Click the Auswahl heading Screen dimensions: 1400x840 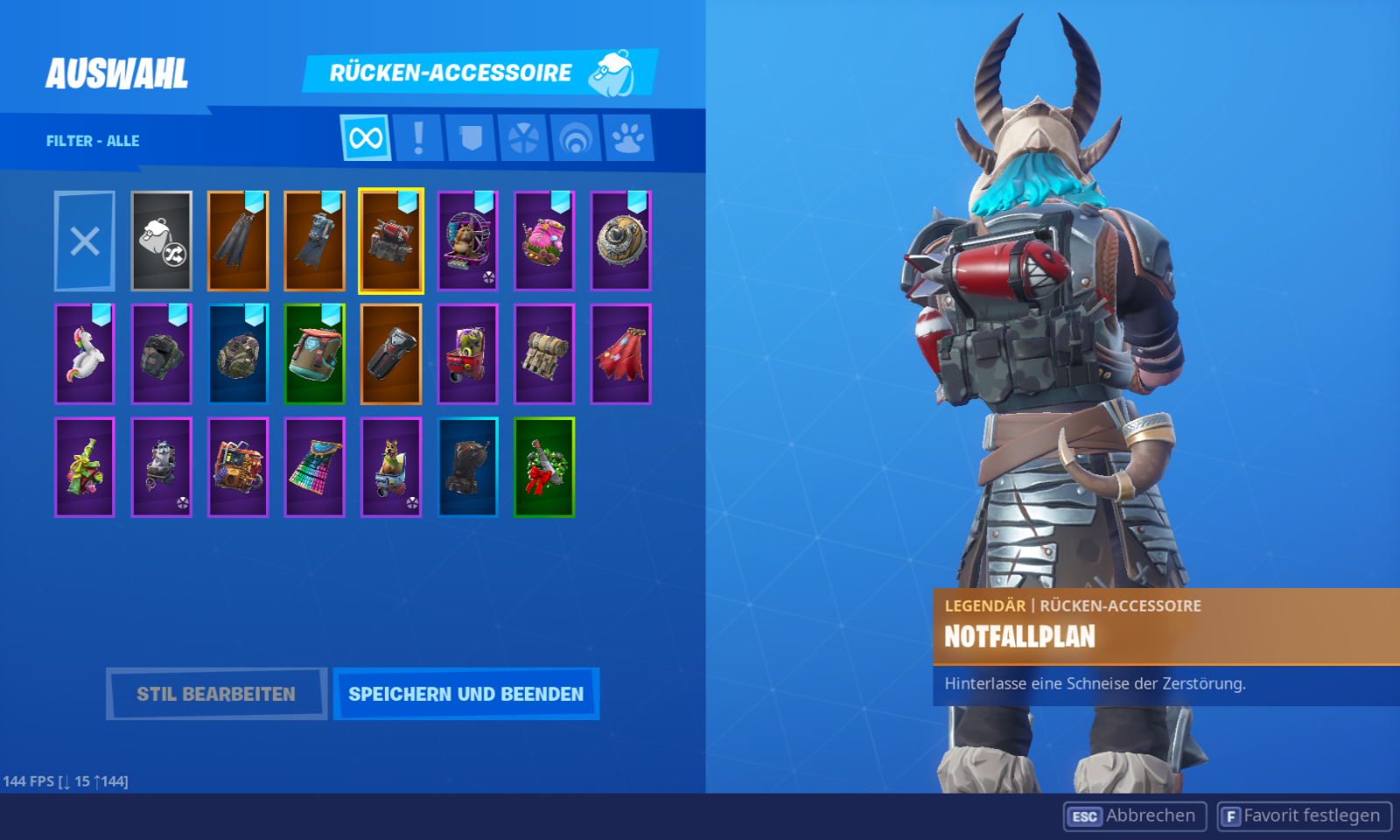[x=116, y=72]
